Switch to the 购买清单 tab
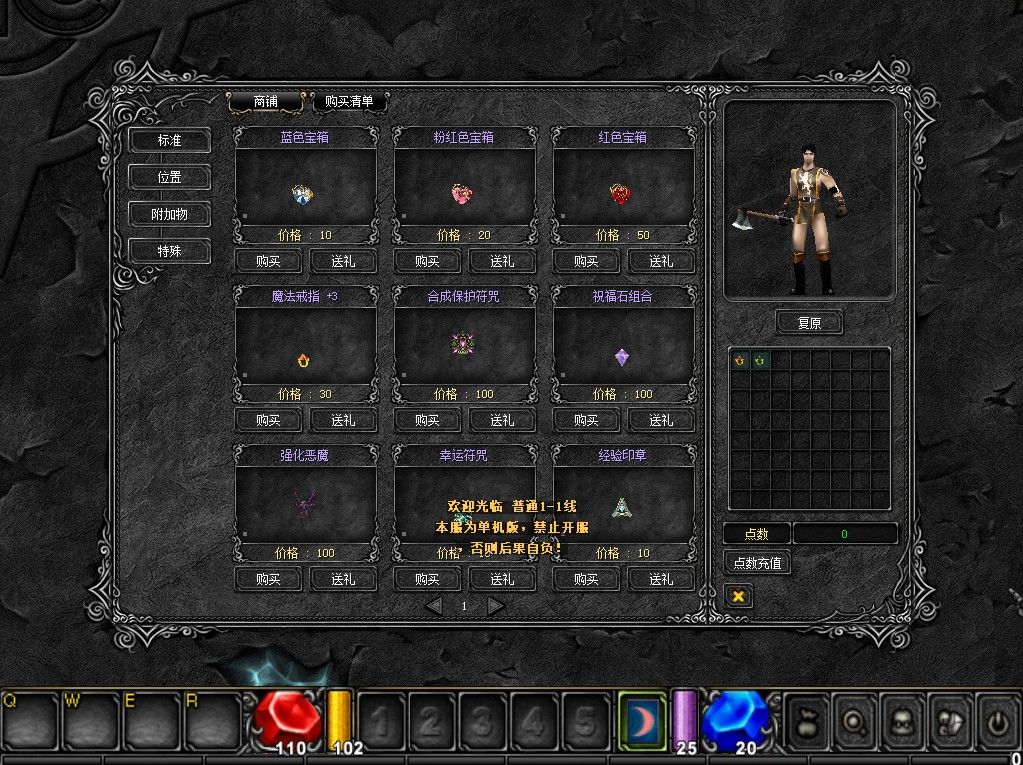Viewport: 1023px width, 765px height. (349, 101)
